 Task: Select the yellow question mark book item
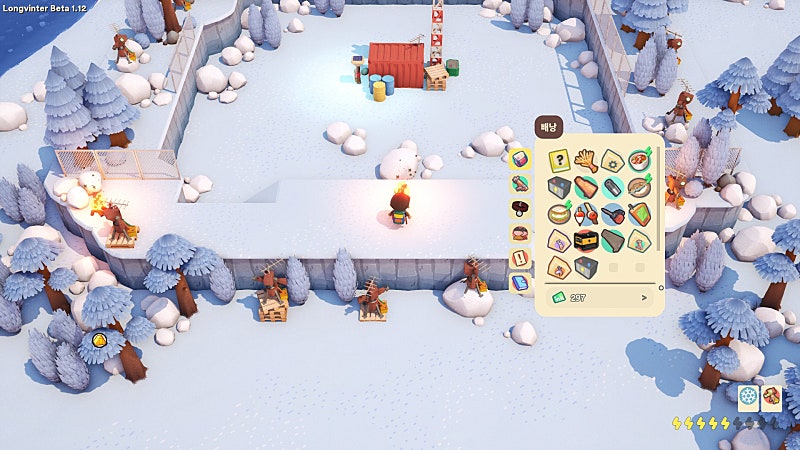pos(559,160)
